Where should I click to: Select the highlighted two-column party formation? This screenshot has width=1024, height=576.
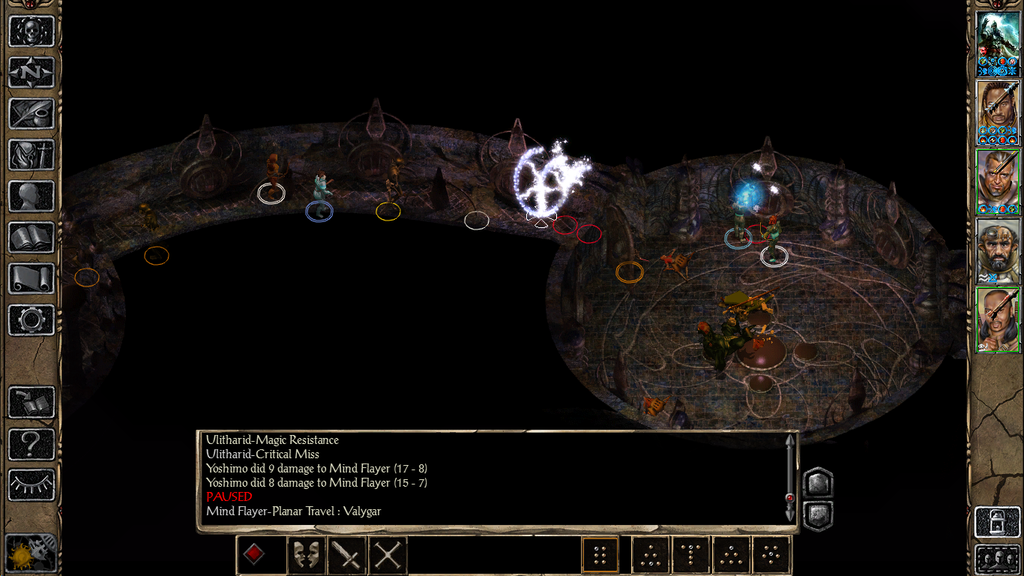point(600,555)
